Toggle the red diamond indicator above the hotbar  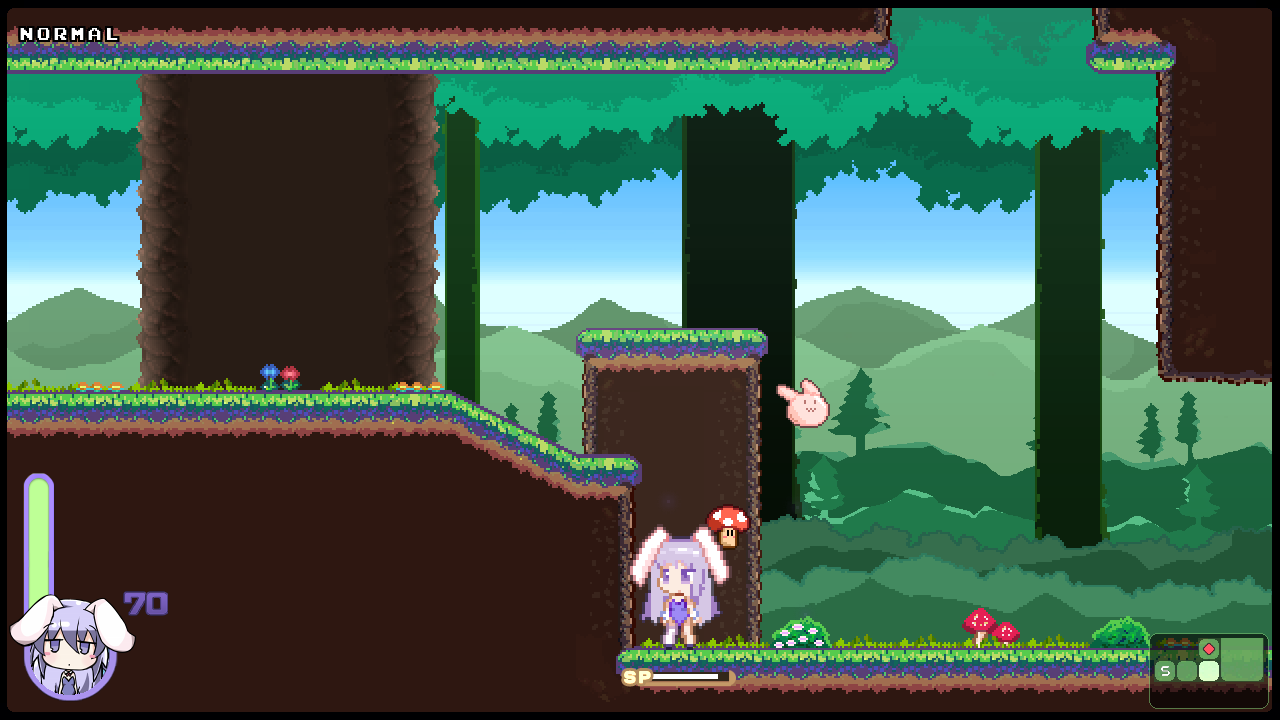pyautogui.click(x=1209, y=649)
